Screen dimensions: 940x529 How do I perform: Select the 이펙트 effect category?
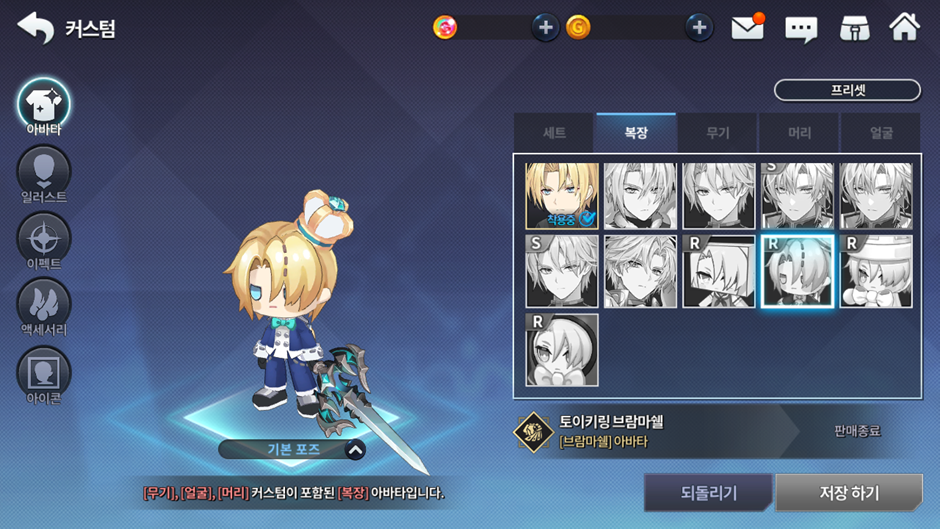click(43, 239)
